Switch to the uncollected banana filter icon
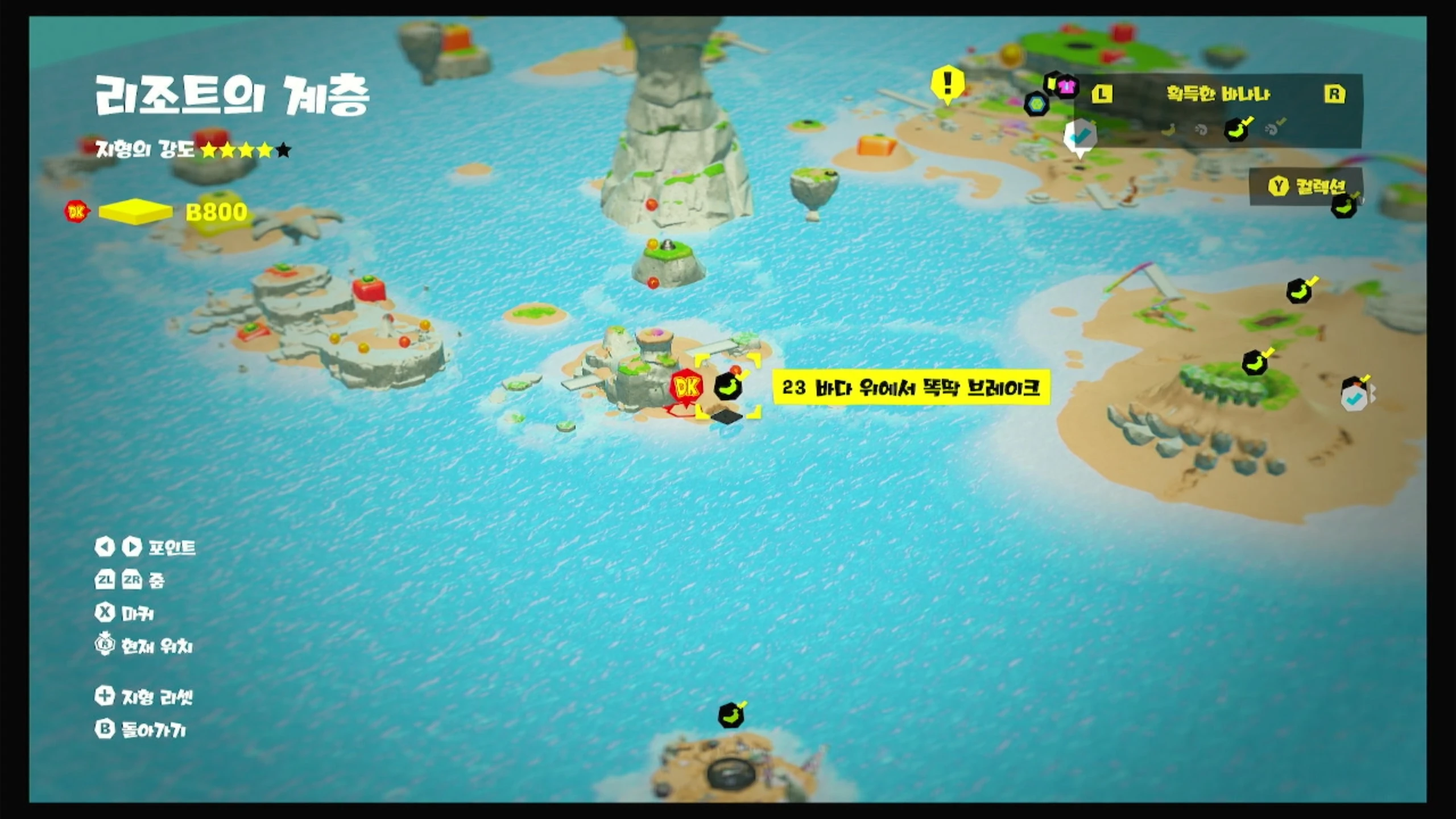1456x819 pixels. [1169, 130]
